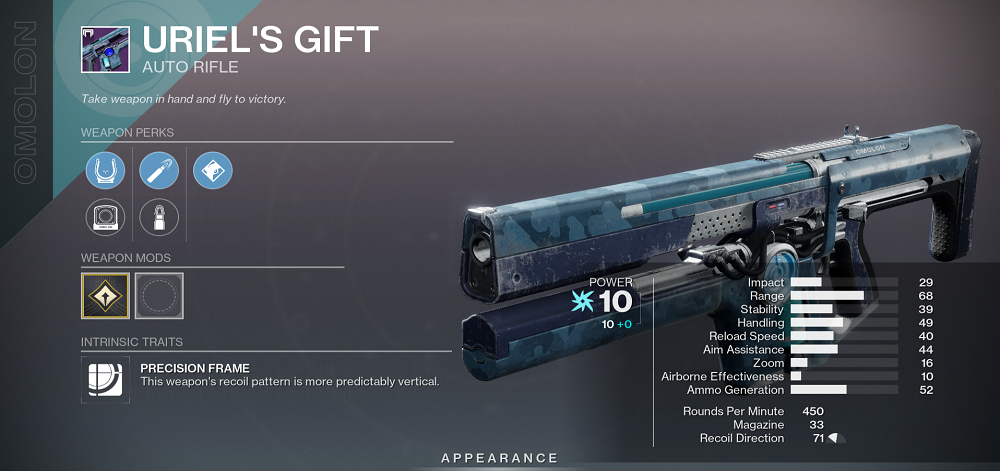Open the Appearance section
1000x471 pixels.
(500, 458)
